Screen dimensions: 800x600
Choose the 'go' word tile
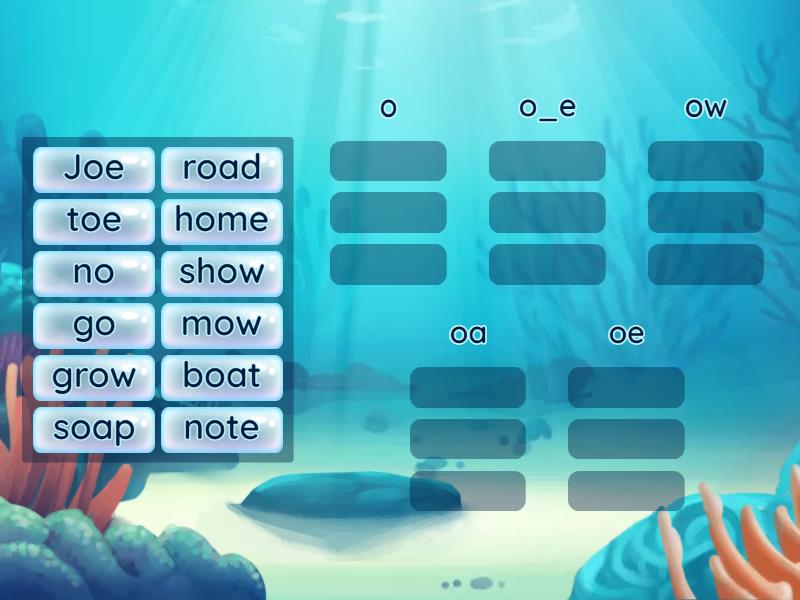[x=94, y=324]
